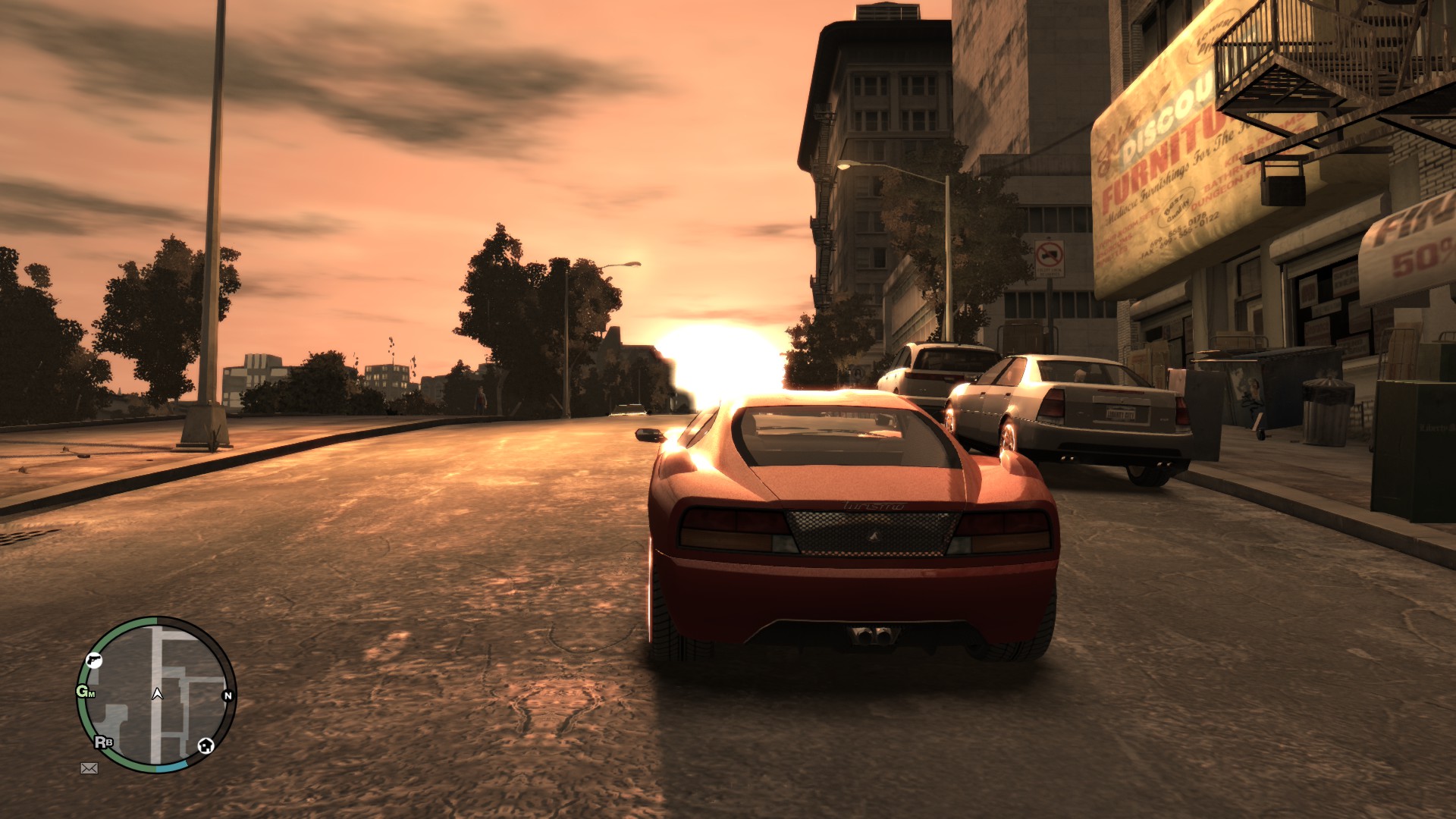Select the white player arrow in the minimap center
The width and height of the screenshot is (1456, 819).
[x=157, y=694]
